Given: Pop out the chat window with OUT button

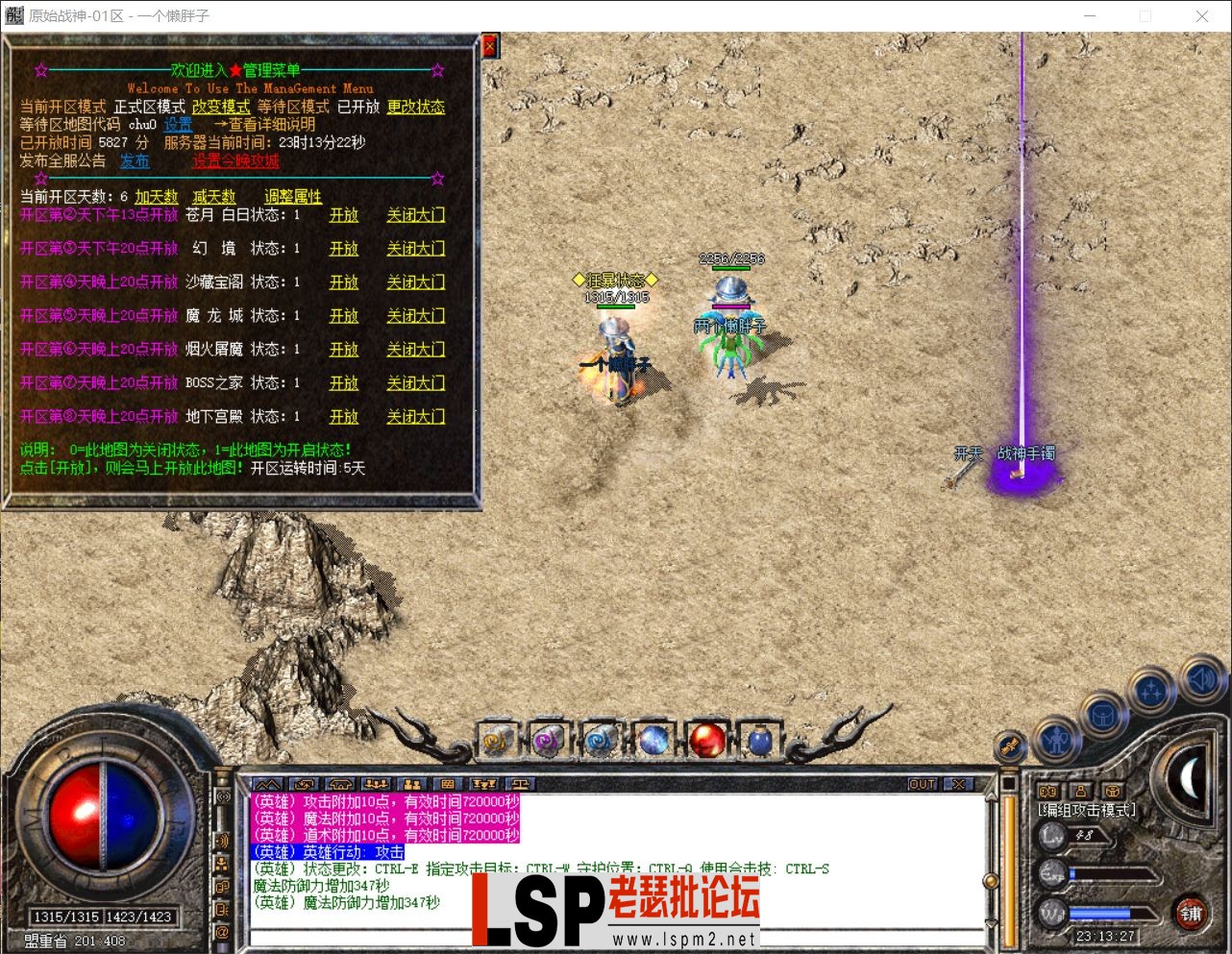Looking at the screenshot, I should [x=922, y=783].
